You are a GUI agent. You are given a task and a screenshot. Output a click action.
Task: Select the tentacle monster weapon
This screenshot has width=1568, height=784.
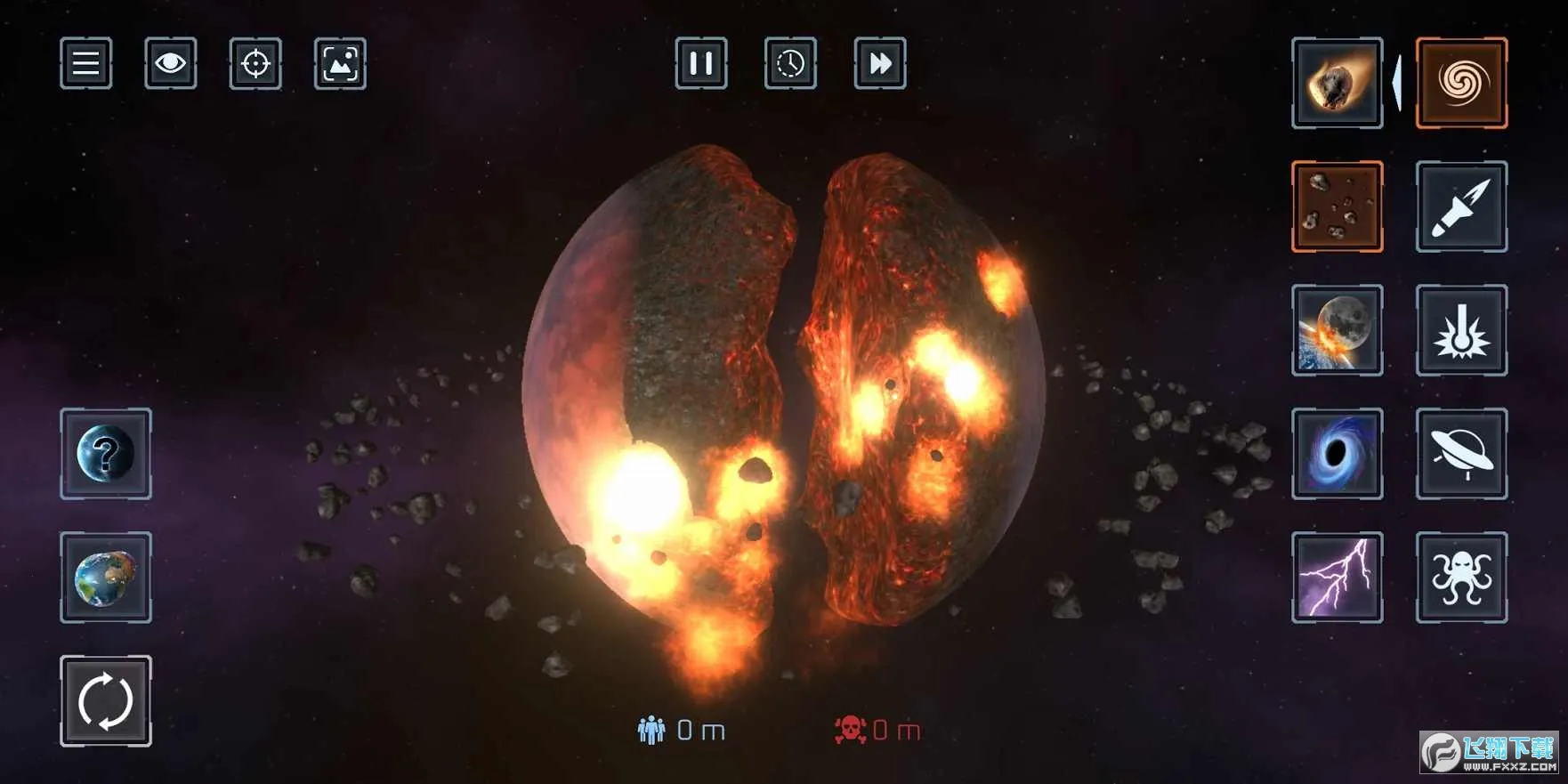[x=1461, y=578]
